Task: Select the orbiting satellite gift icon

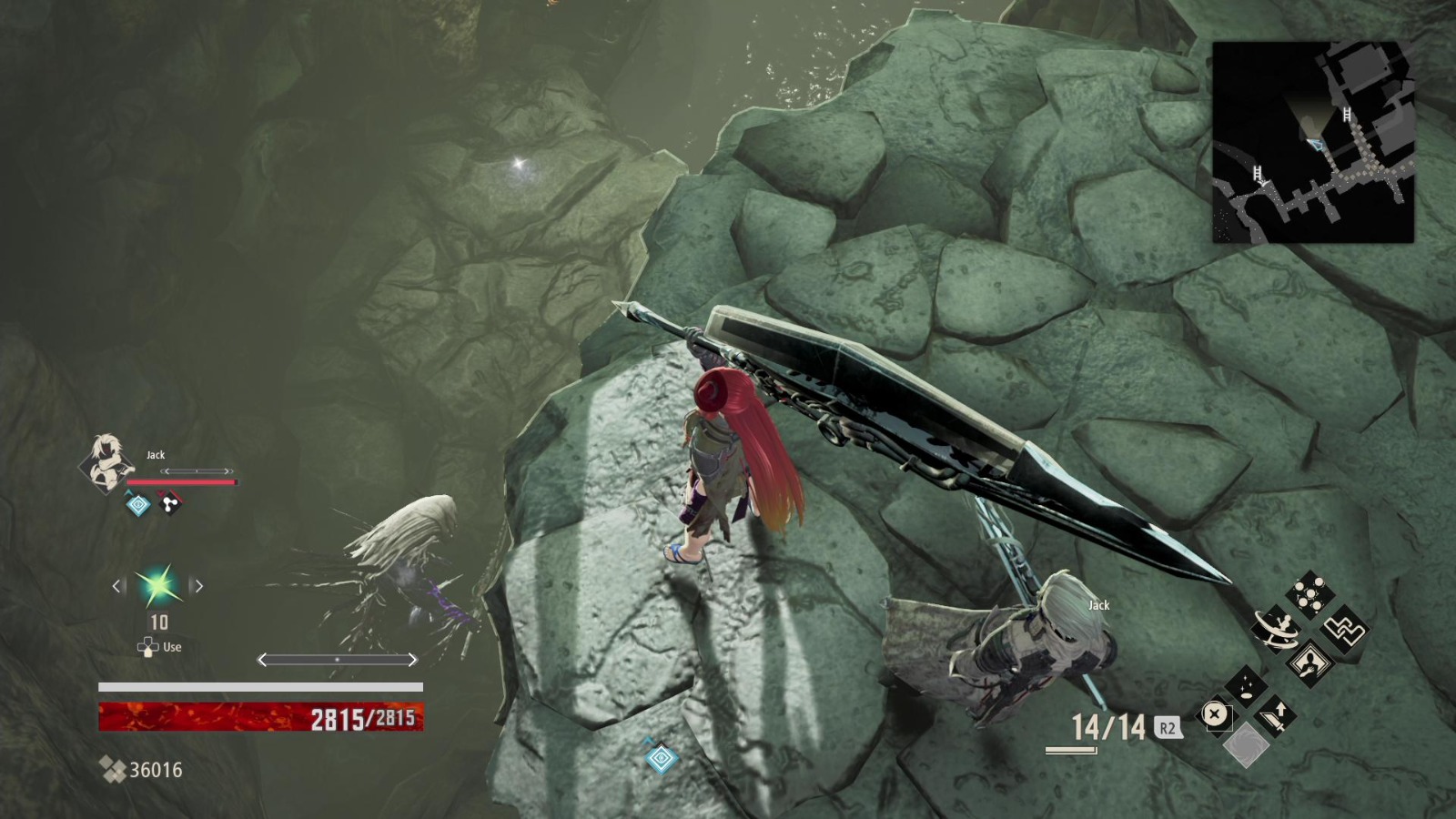Action: (x=1277, y=628)
